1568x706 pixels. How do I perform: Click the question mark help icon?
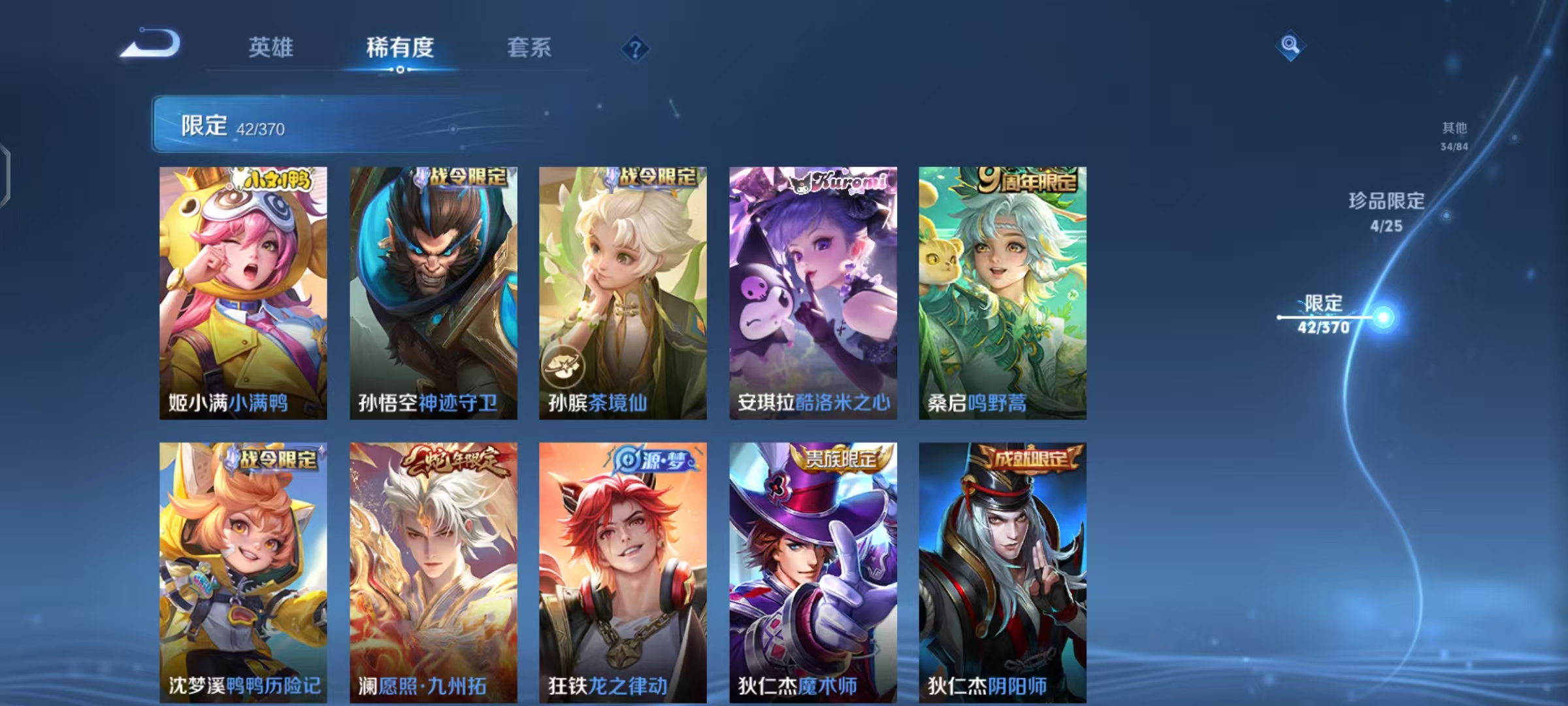(x=634, y=49)
